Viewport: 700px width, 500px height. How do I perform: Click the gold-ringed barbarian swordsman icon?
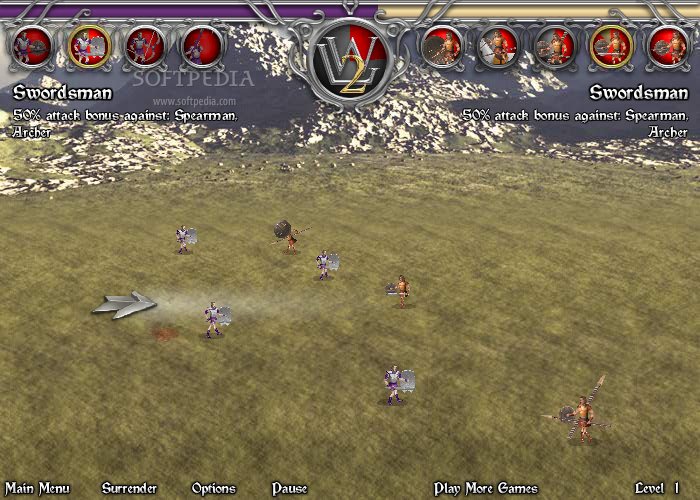[610, 45]
